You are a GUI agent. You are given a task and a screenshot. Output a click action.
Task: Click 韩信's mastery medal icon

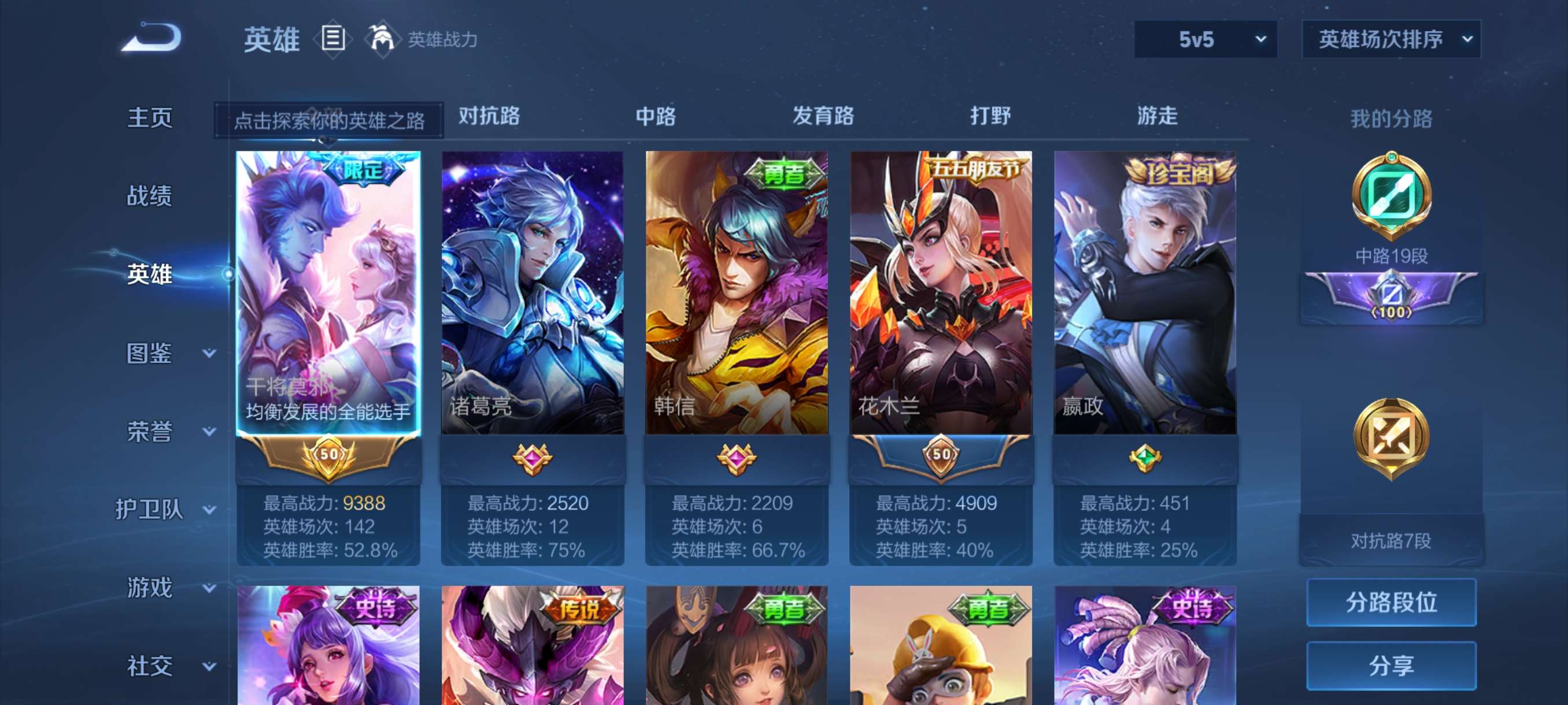pos(737,459)
